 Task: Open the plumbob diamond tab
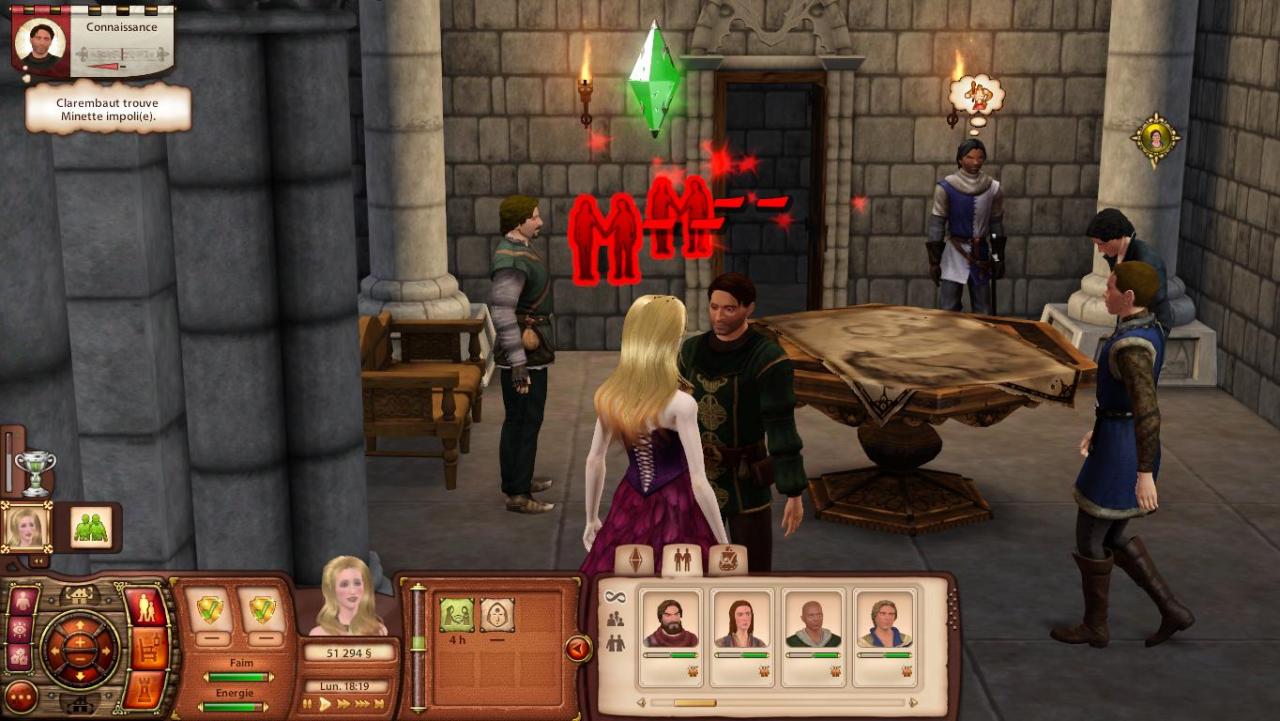pyautogui.click(x=635, y=560)
